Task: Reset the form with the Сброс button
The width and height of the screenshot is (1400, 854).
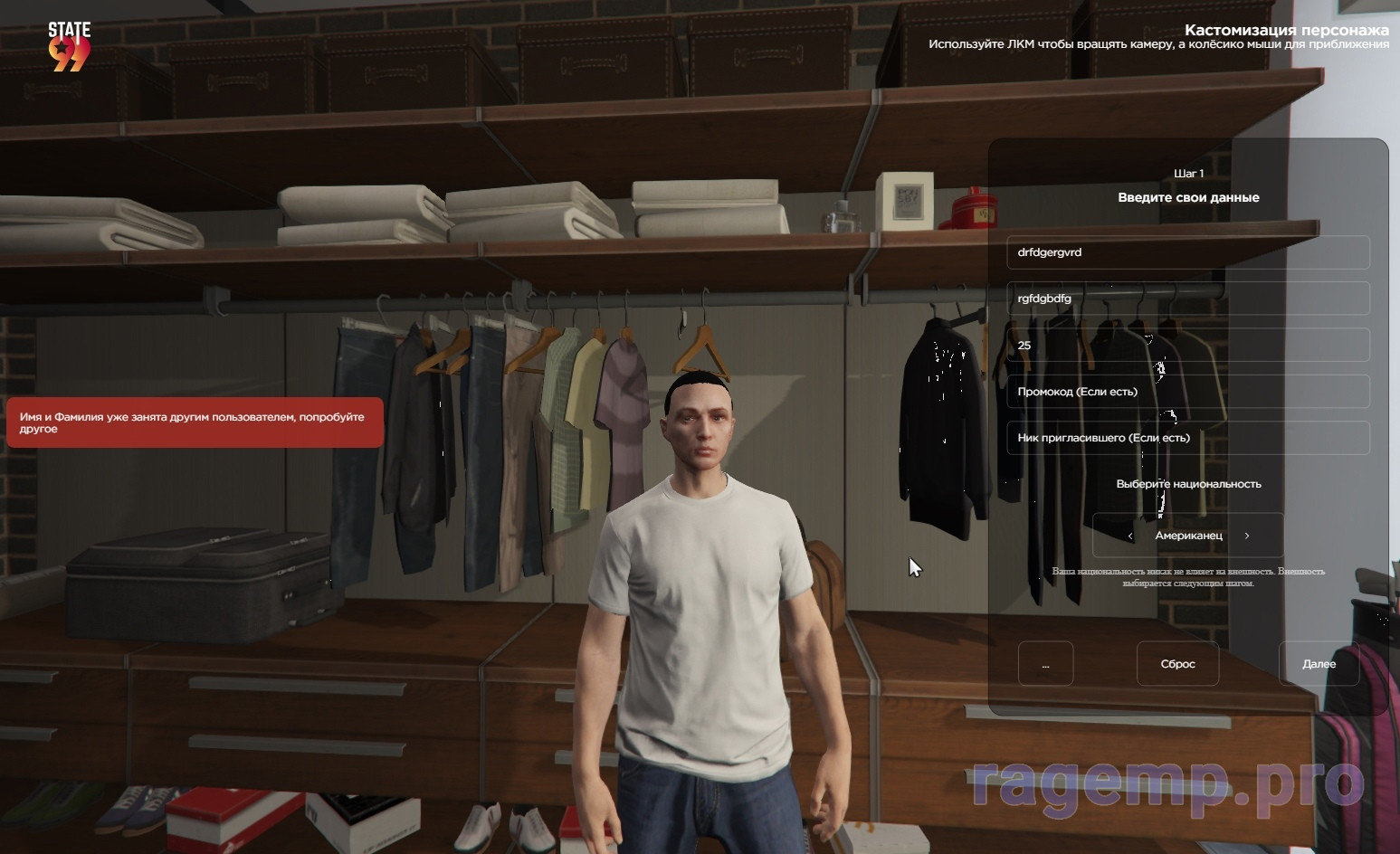Action: coord(1177,664)
